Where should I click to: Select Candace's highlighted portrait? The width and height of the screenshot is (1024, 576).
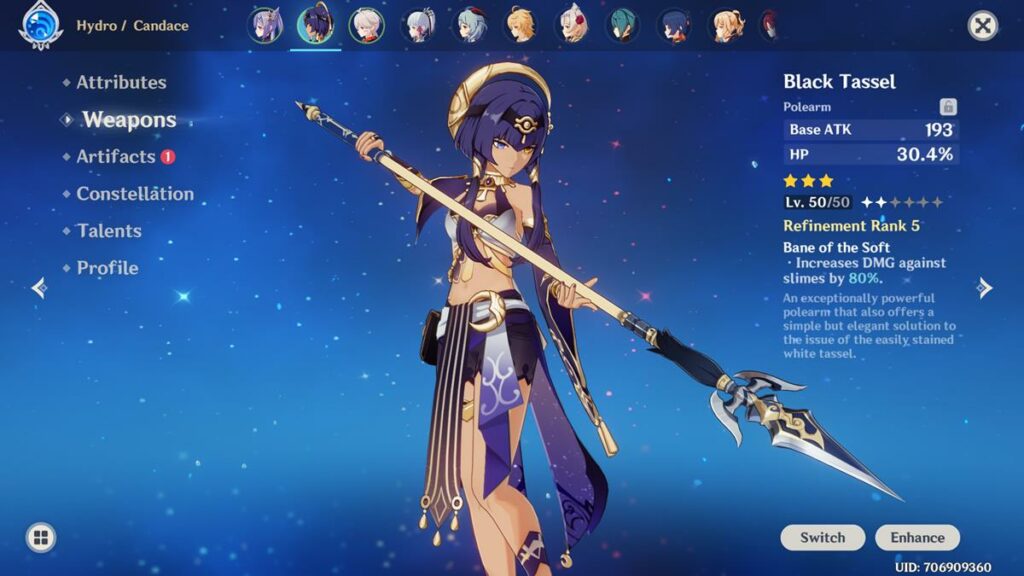tap(316, 26)
